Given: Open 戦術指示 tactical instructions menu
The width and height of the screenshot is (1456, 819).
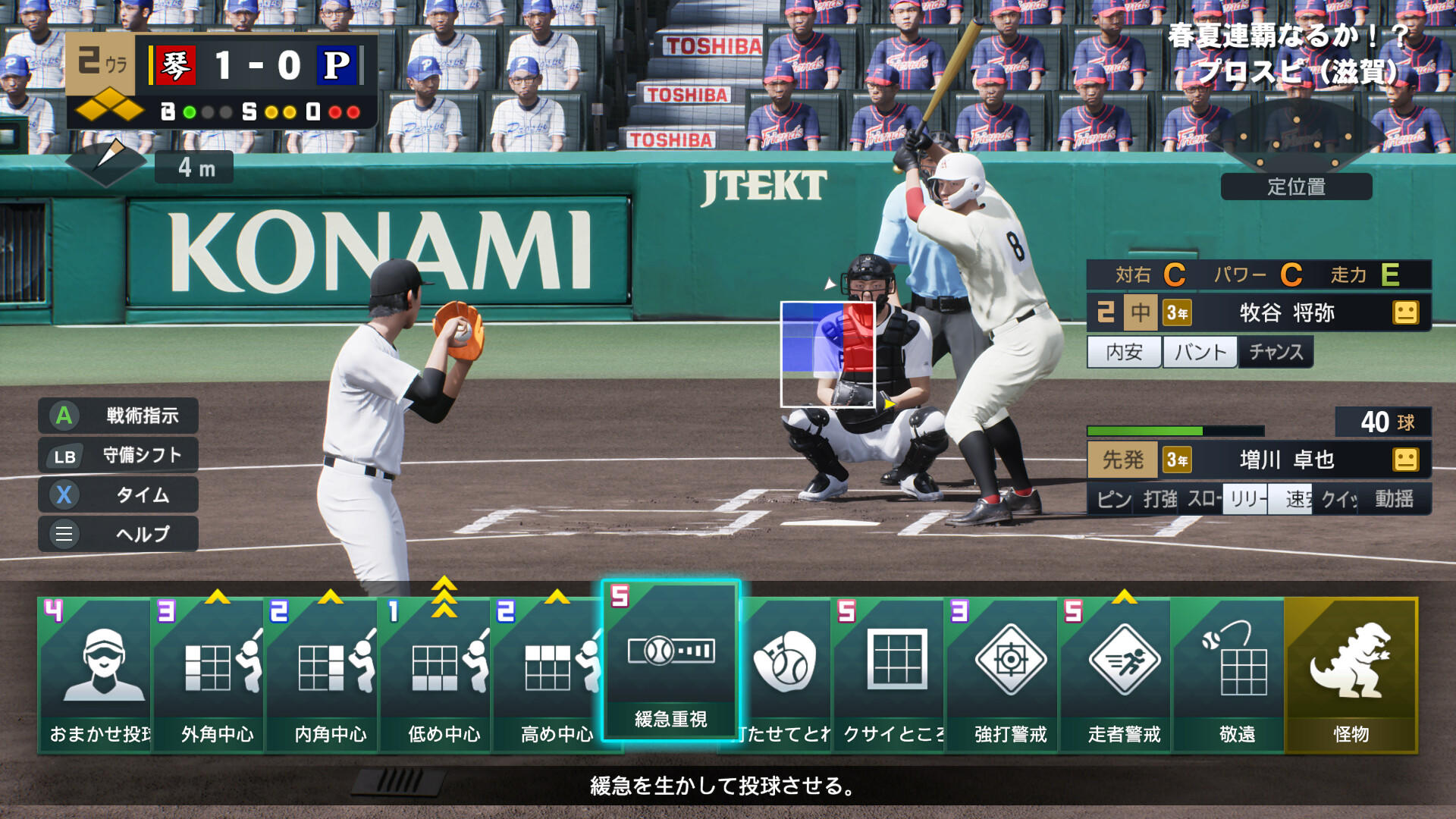Looking at the screenshot, I should pyautogui.click(x=118, y=416).
